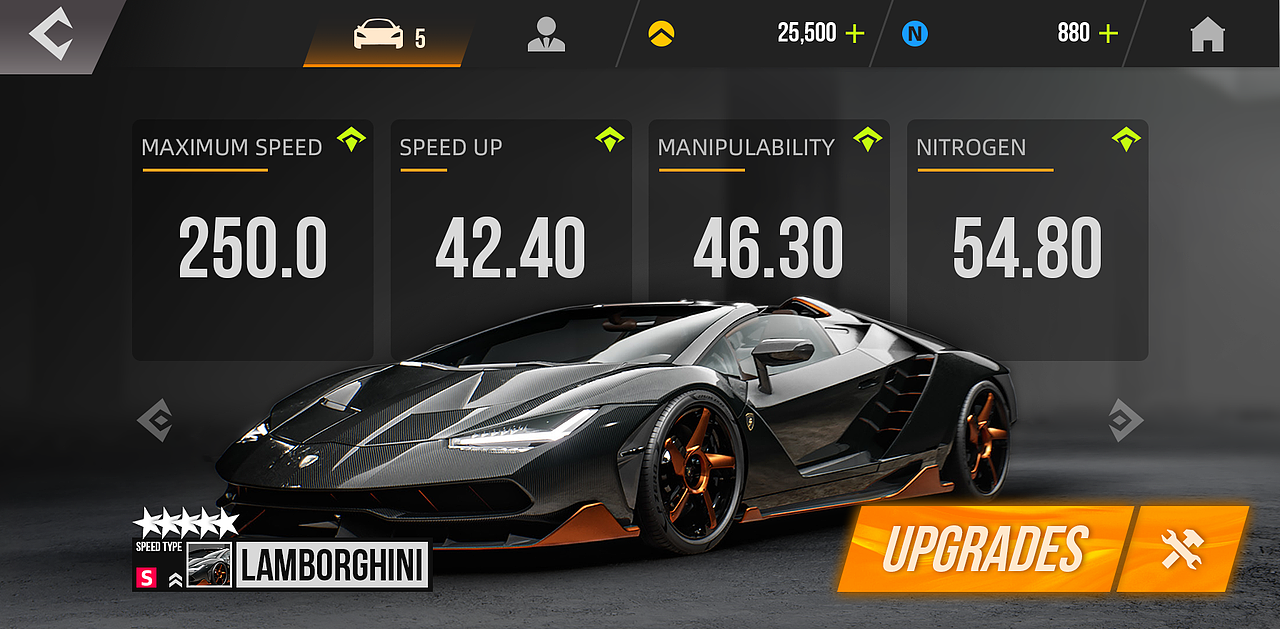Go back with the top-left arrow
Image resolution: width=1280 pixels, height=629 pixels.
(48, 34)
